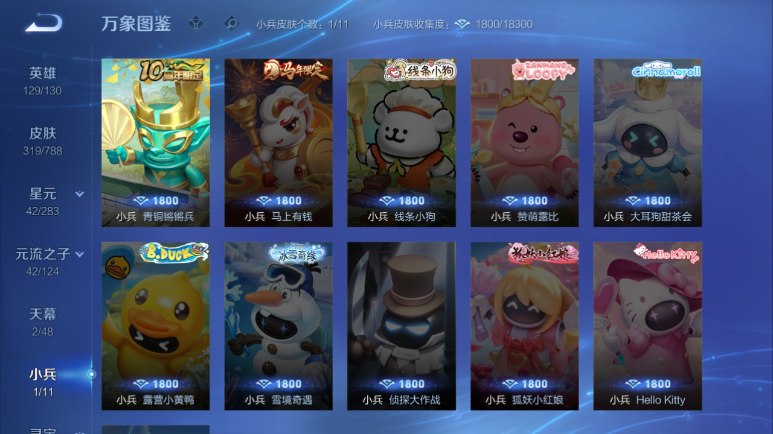The image size is (773, 434).
Task: Choose the Hello Kitty minion skin
Action: (647, 326)
